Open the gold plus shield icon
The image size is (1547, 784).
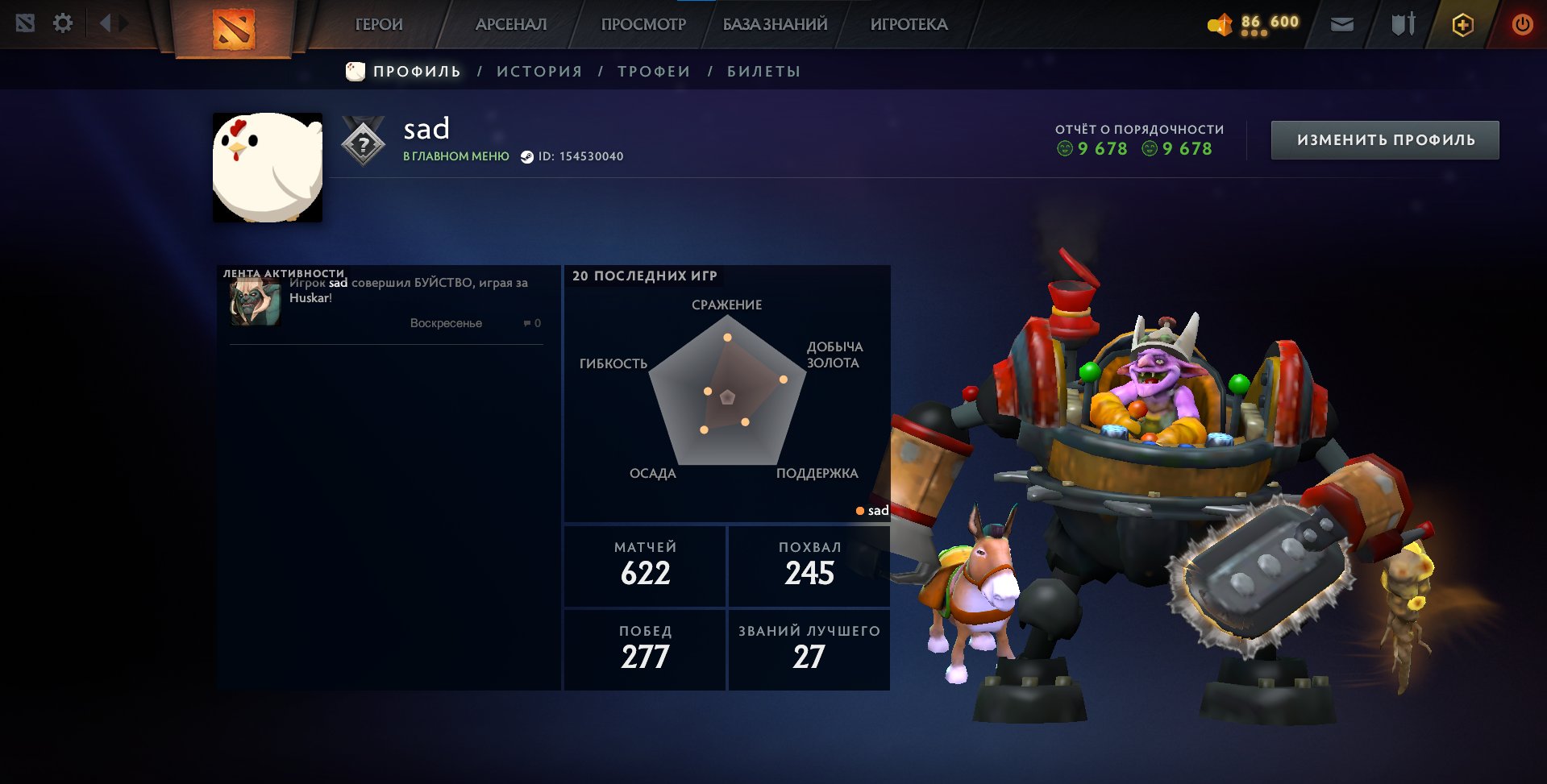tap(1462, 25)
